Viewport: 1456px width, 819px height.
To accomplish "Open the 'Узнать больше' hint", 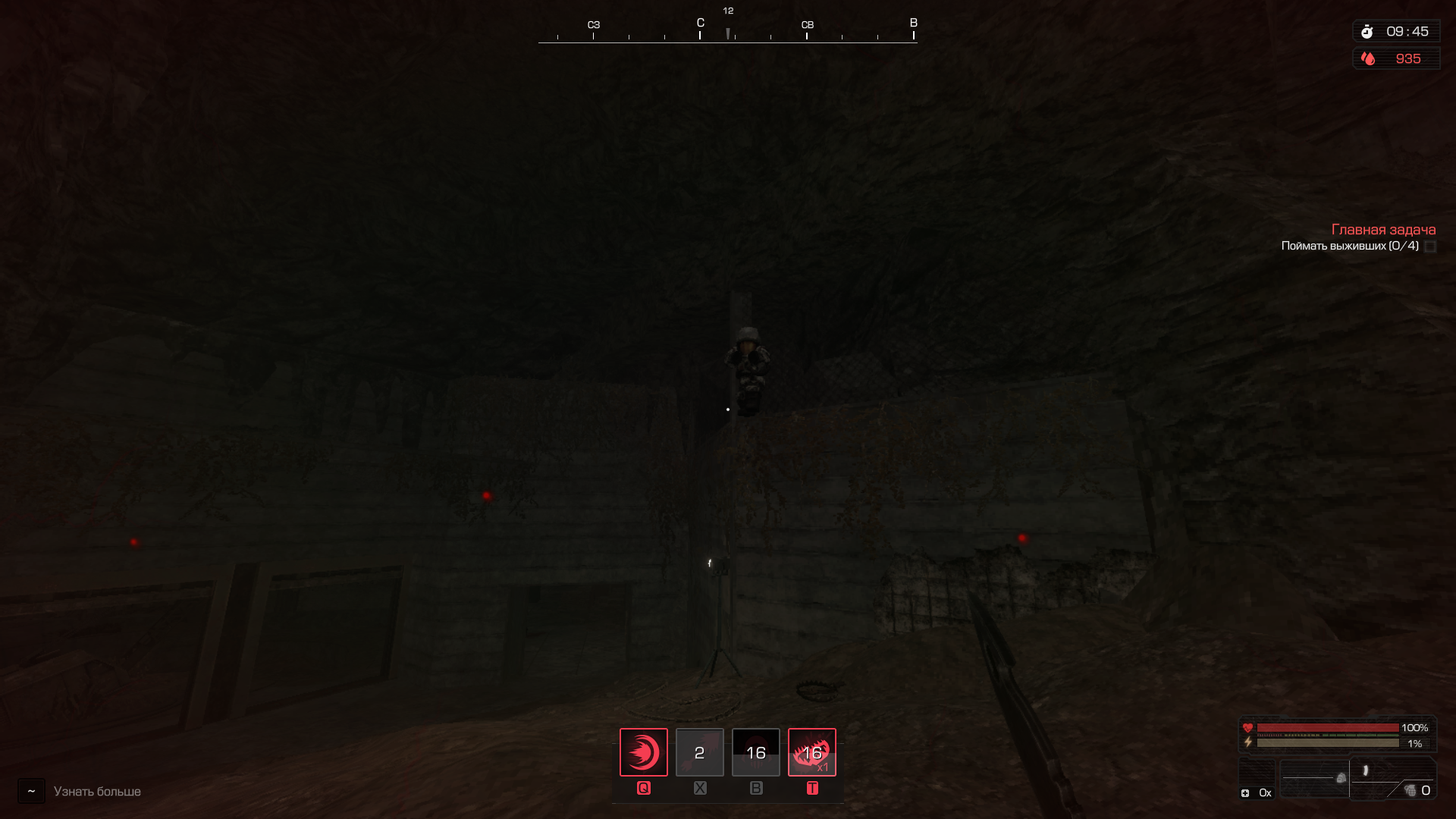I will [97, 792].
